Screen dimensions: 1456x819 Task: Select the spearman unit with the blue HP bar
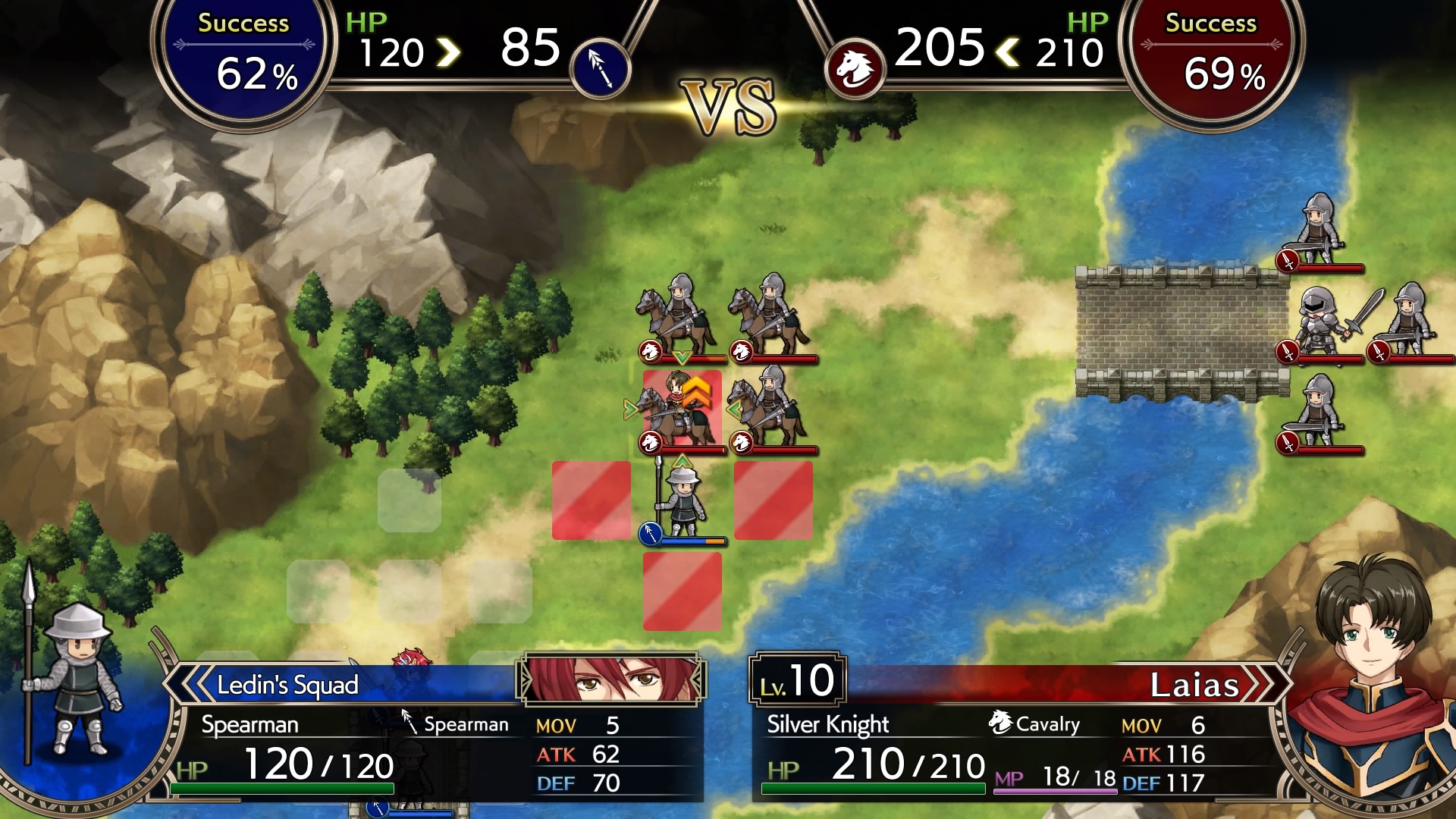click(x=682, y=502)
